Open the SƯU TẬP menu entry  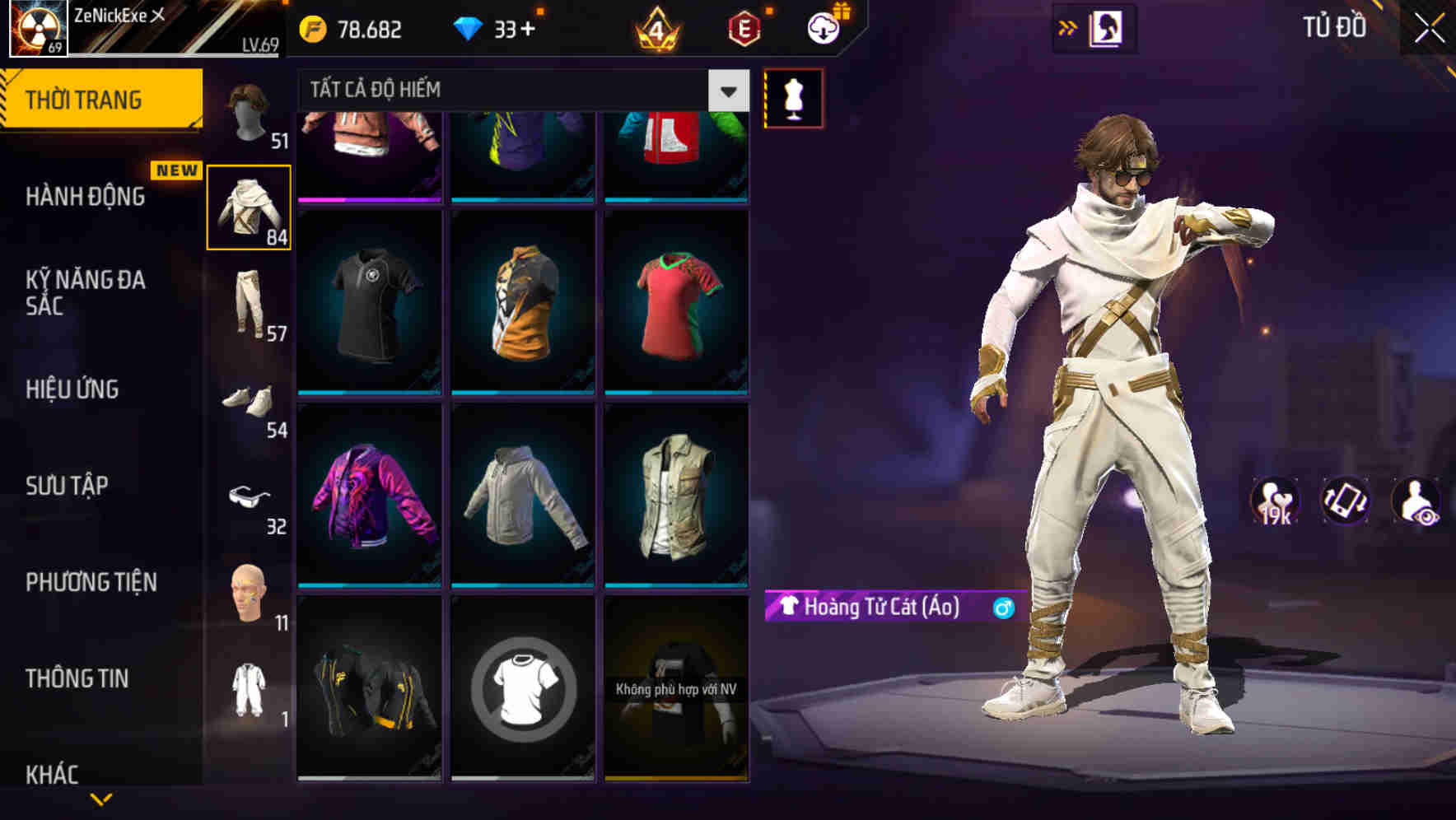pos(68,486)
